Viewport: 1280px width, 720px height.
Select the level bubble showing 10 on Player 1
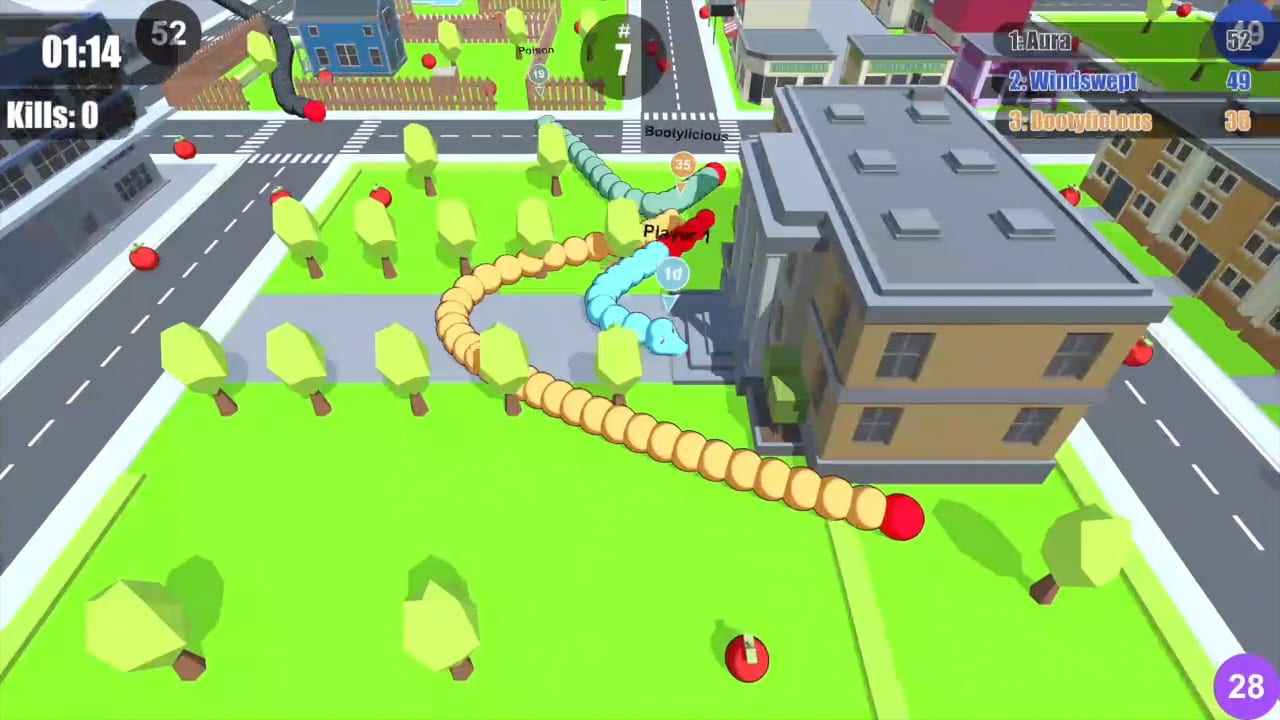click(671, 273)
